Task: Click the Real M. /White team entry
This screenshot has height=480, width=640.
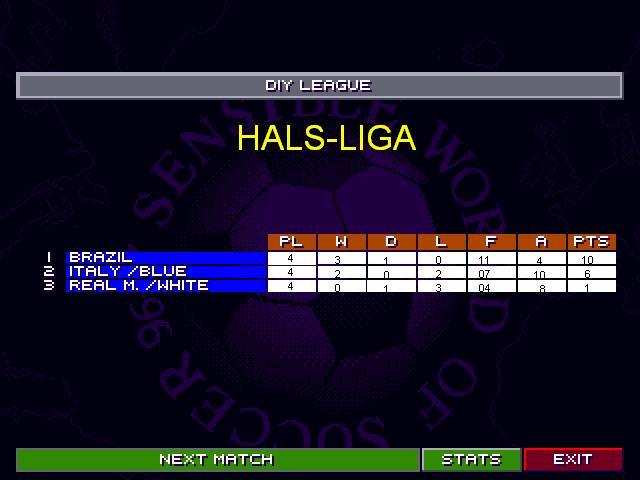Action: 166,285
